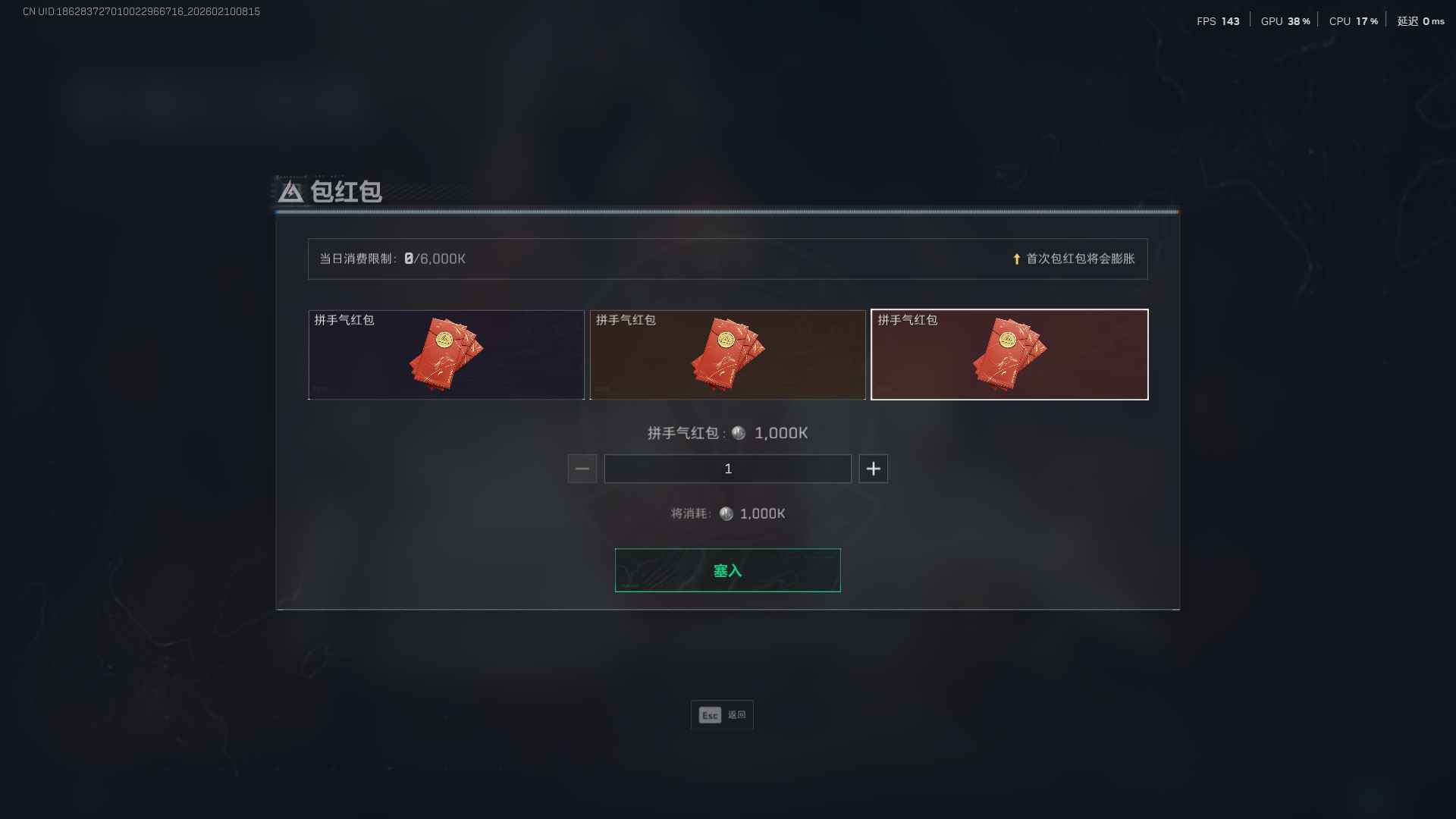Expand quantity with the plus stepper

coord(873,468)
